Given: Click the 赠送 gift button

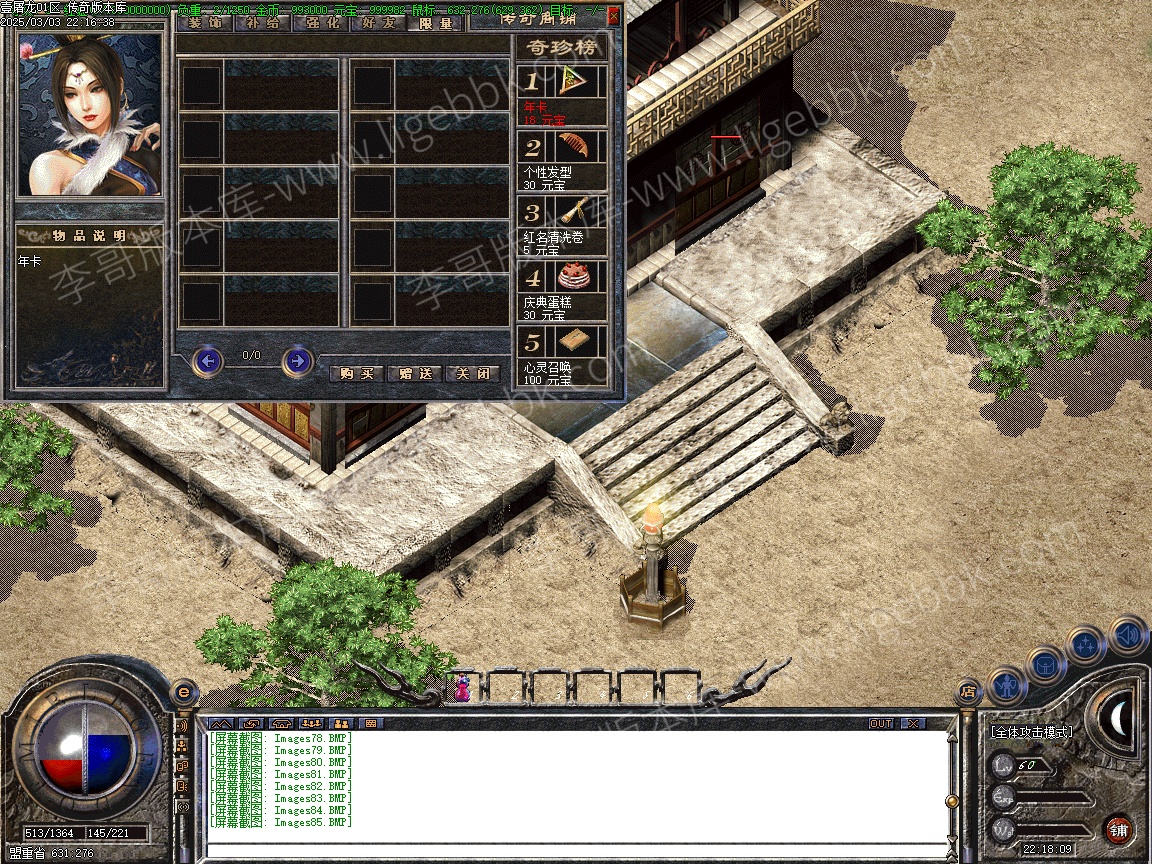Looking at the screenshot, I should (414, 373).
